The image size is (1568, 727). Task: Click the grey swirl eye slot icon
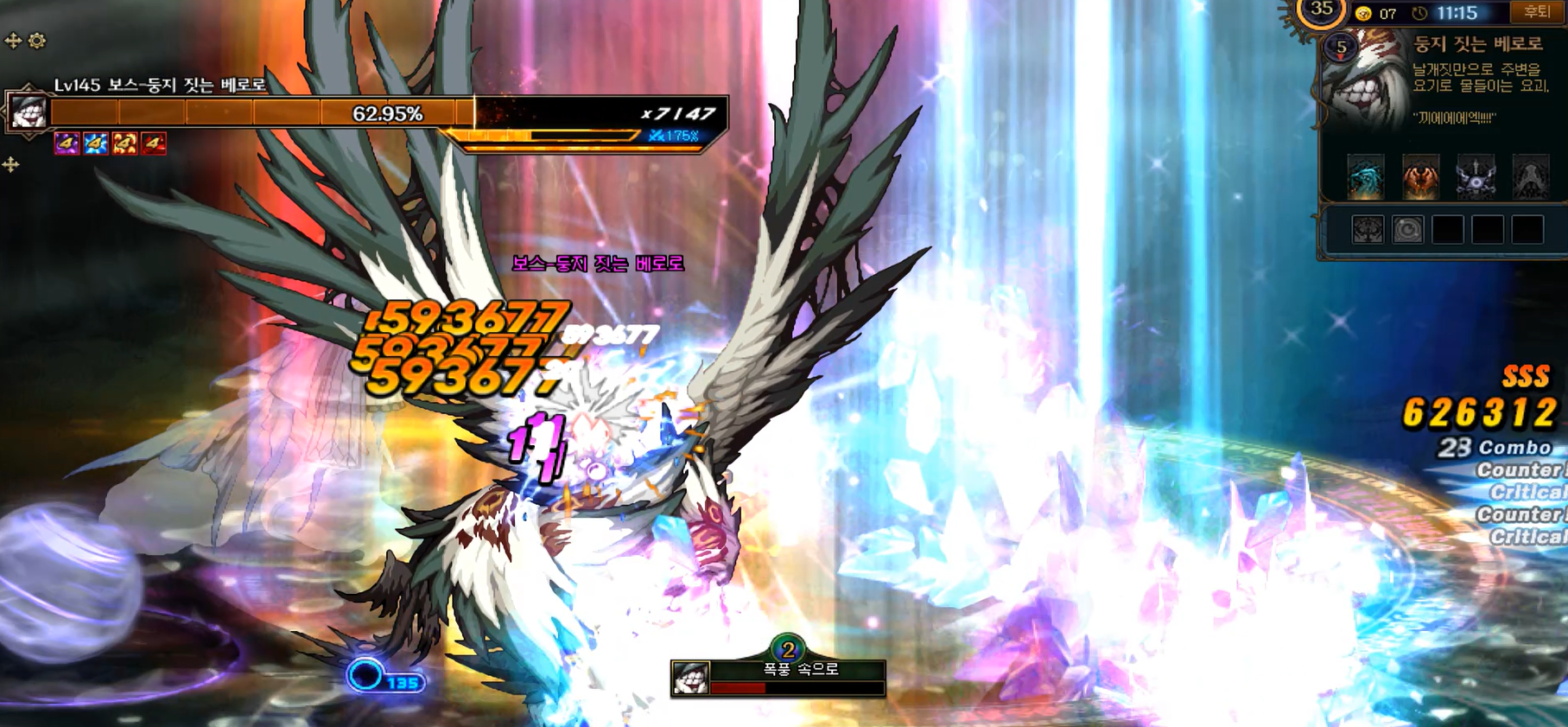pos(1407,230)
